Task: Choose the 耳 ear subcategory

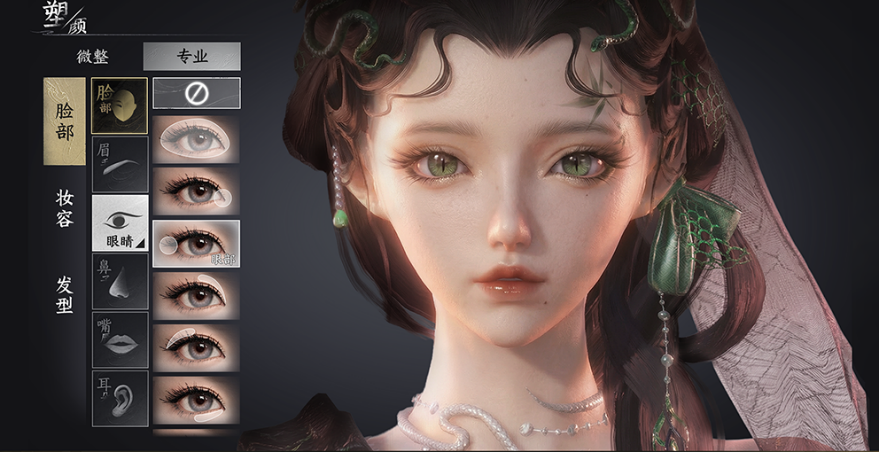Action: pyautogui.click(x=120, y=398)
